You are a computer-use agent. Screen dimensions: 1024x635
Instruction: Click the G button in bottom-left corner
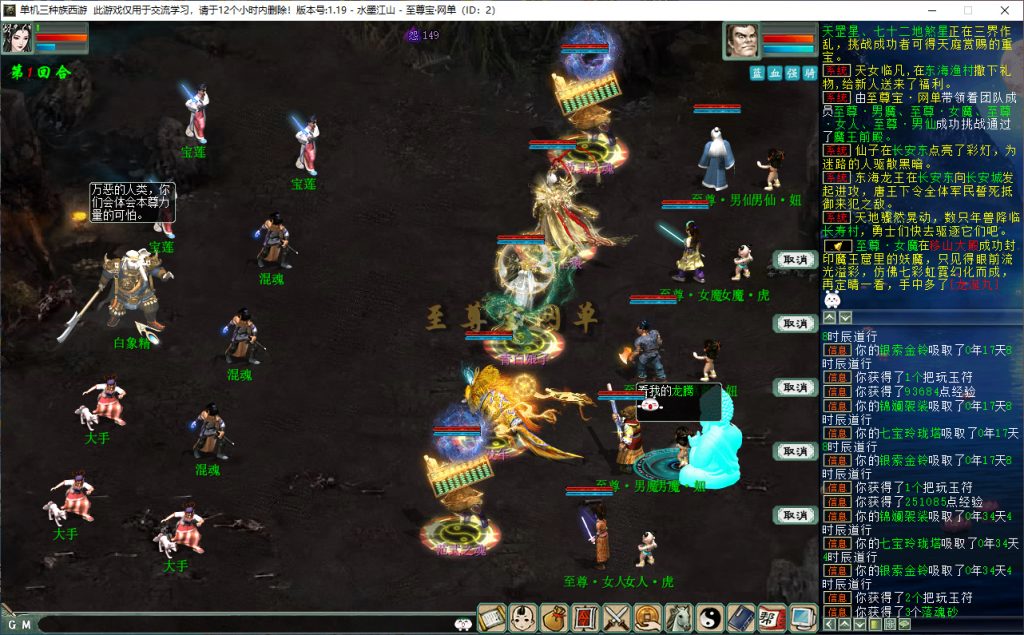coord(10,625)
